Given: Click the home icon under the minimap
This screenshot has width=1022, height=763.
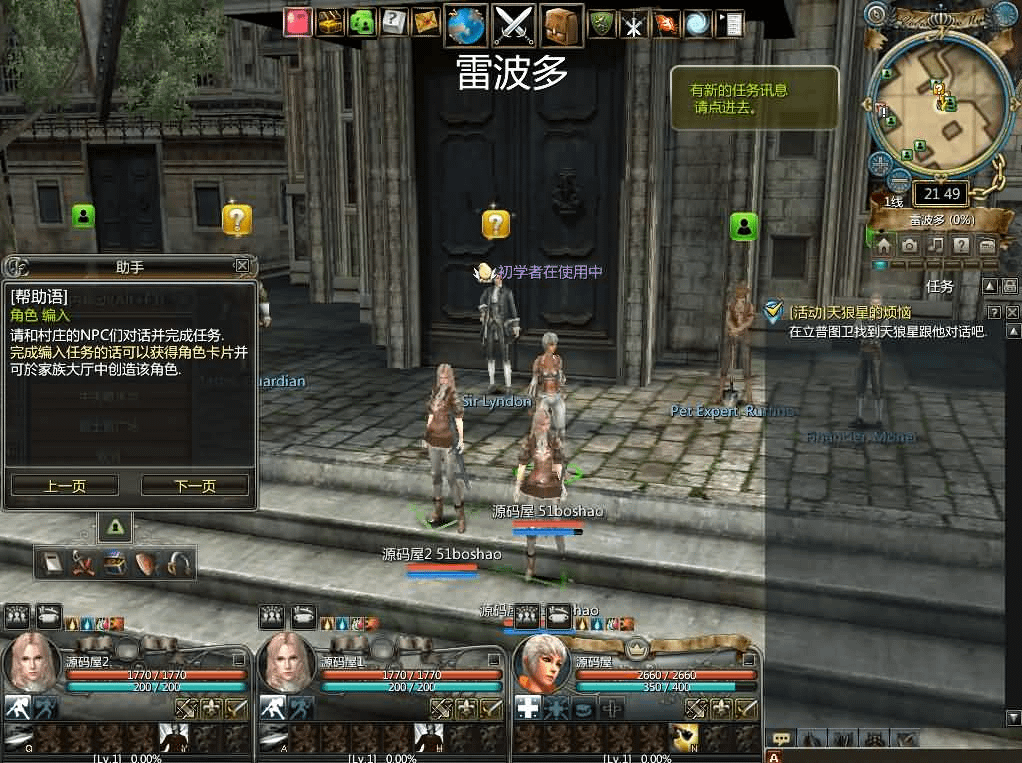Looking at the screenshot, I should click(884, 245).
